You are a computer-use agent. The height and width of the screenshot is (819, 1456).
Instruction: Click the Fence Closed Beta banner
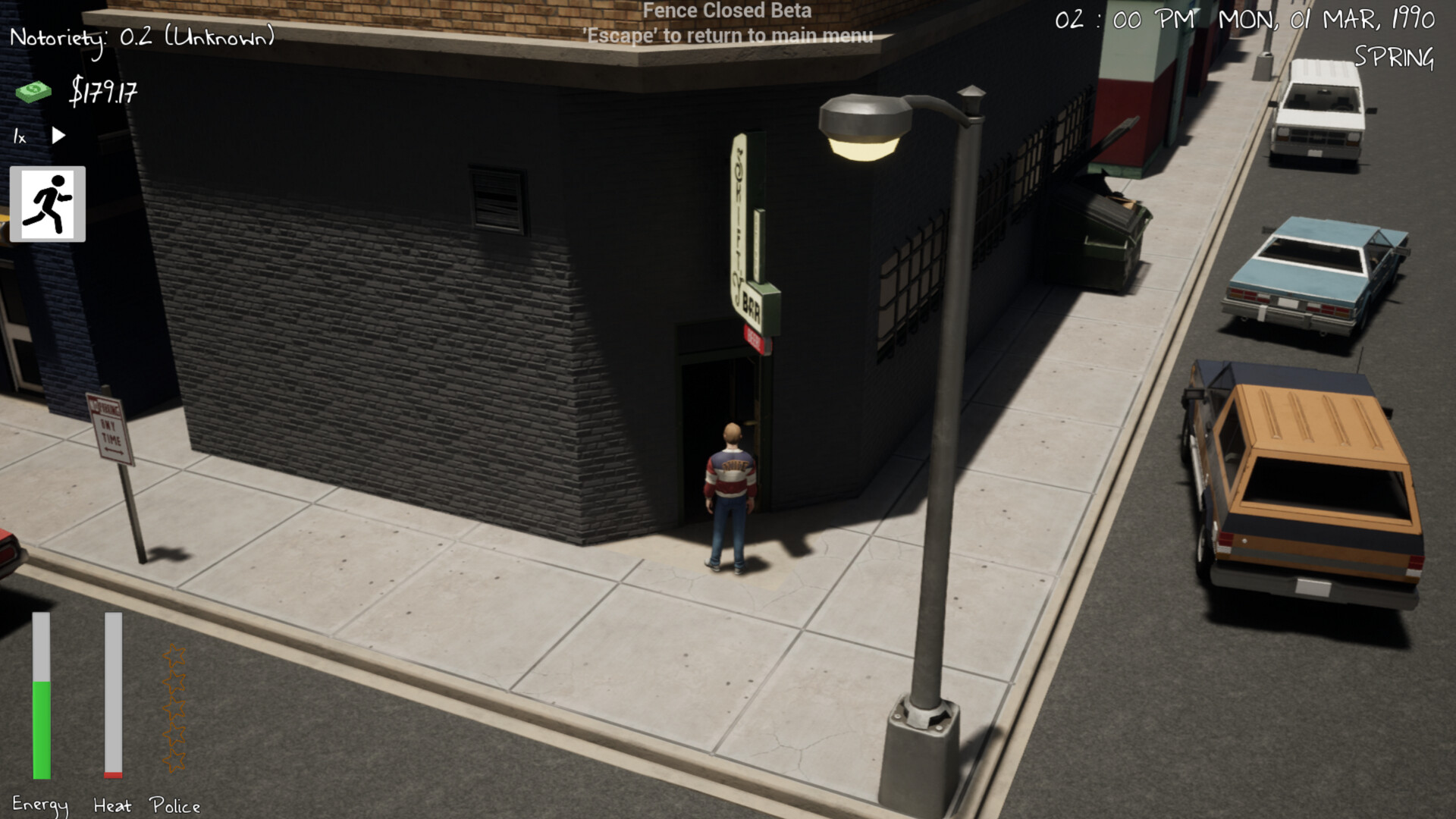(x=726, y=11)
